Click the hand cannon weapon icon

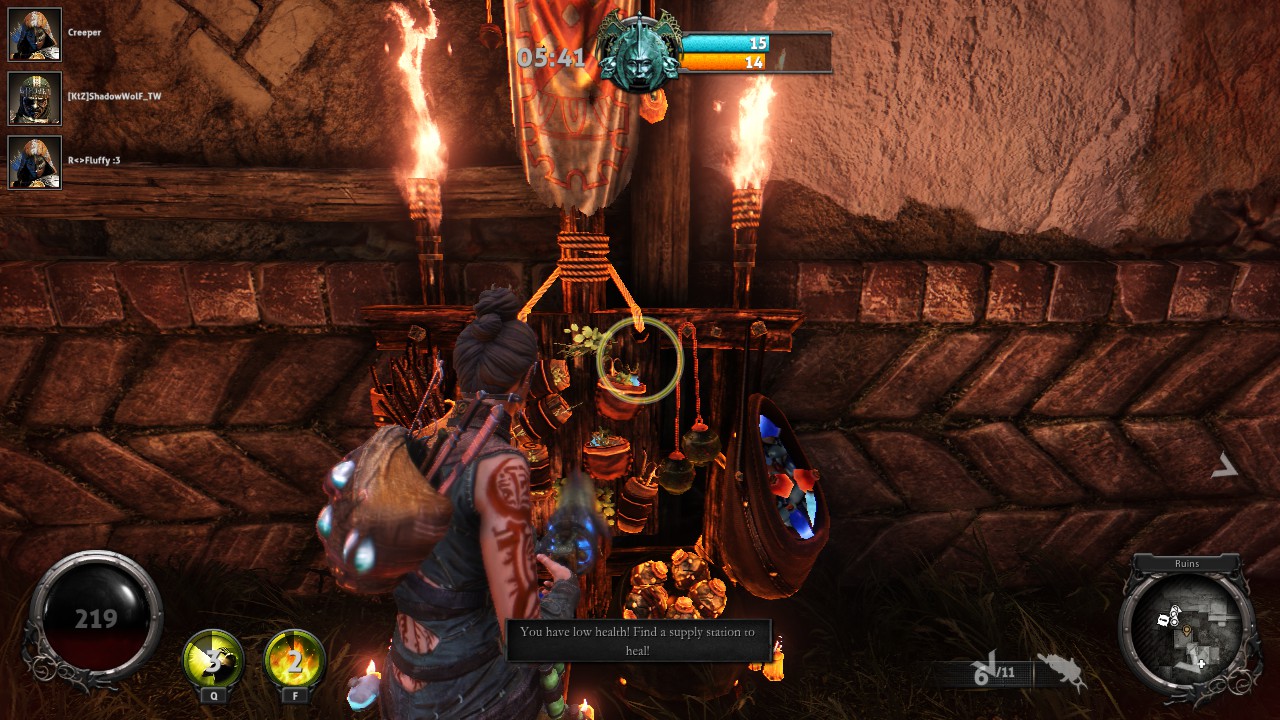point(1062,668)
